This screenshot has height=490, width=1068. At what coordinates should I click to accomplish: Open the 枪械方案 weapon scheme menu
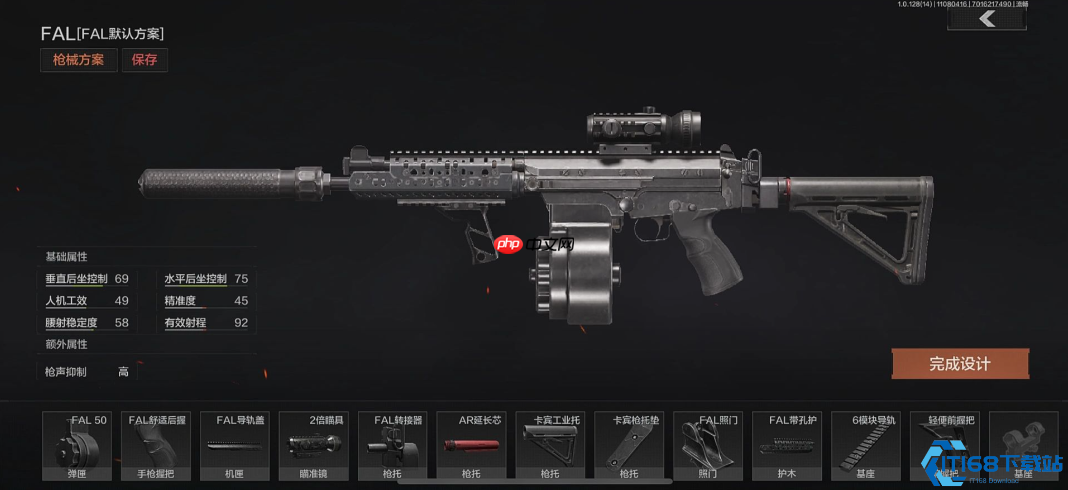click(79, 60)
